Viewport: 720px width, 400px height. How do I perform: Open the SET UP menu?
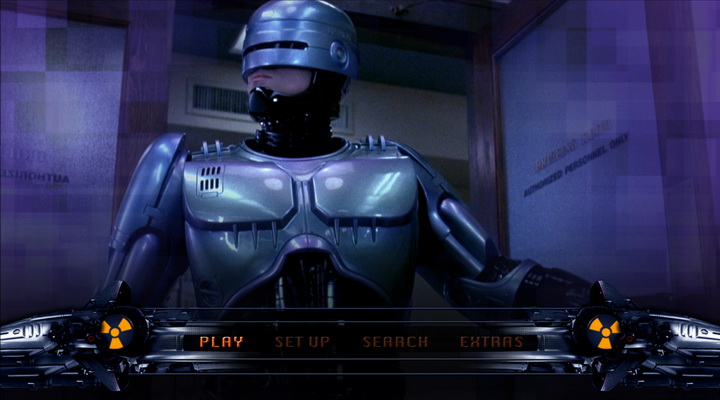302,342
